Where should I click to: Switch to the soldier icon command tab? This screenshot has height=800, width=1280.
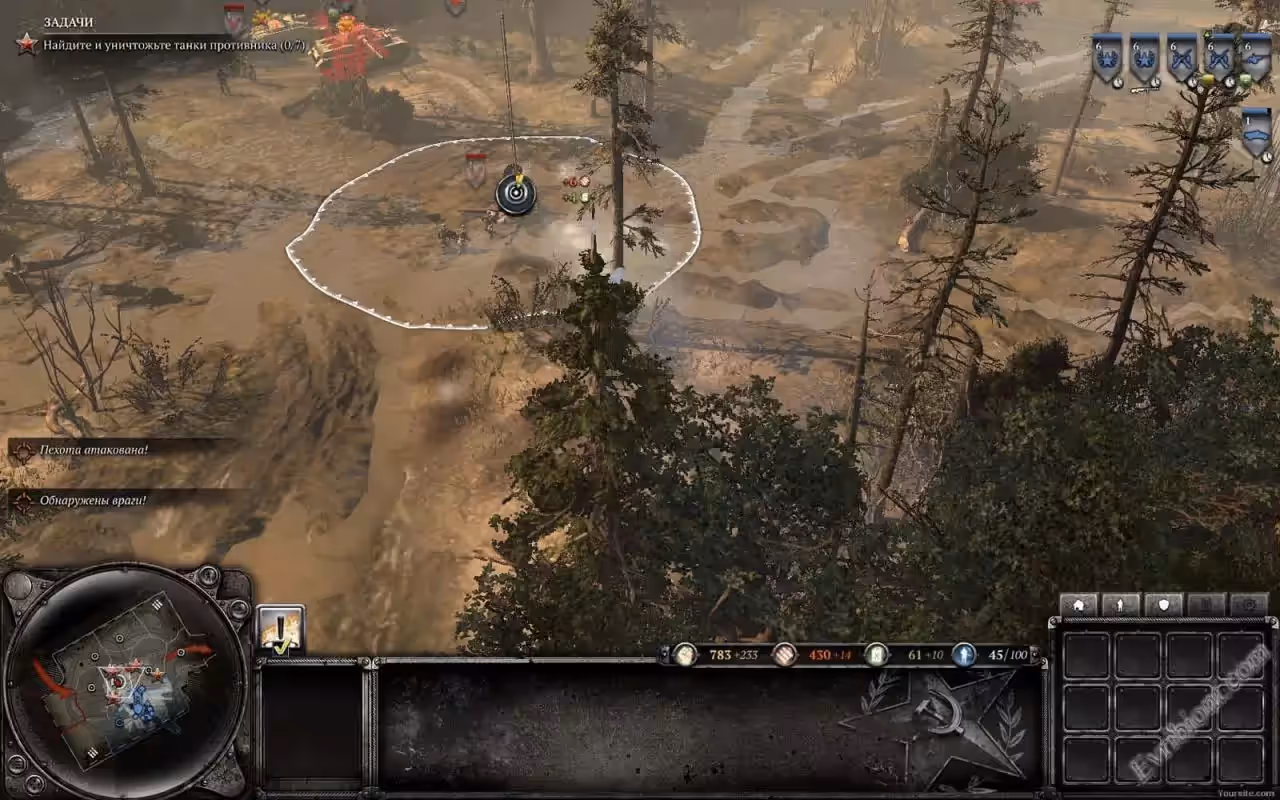(1121, 605)
